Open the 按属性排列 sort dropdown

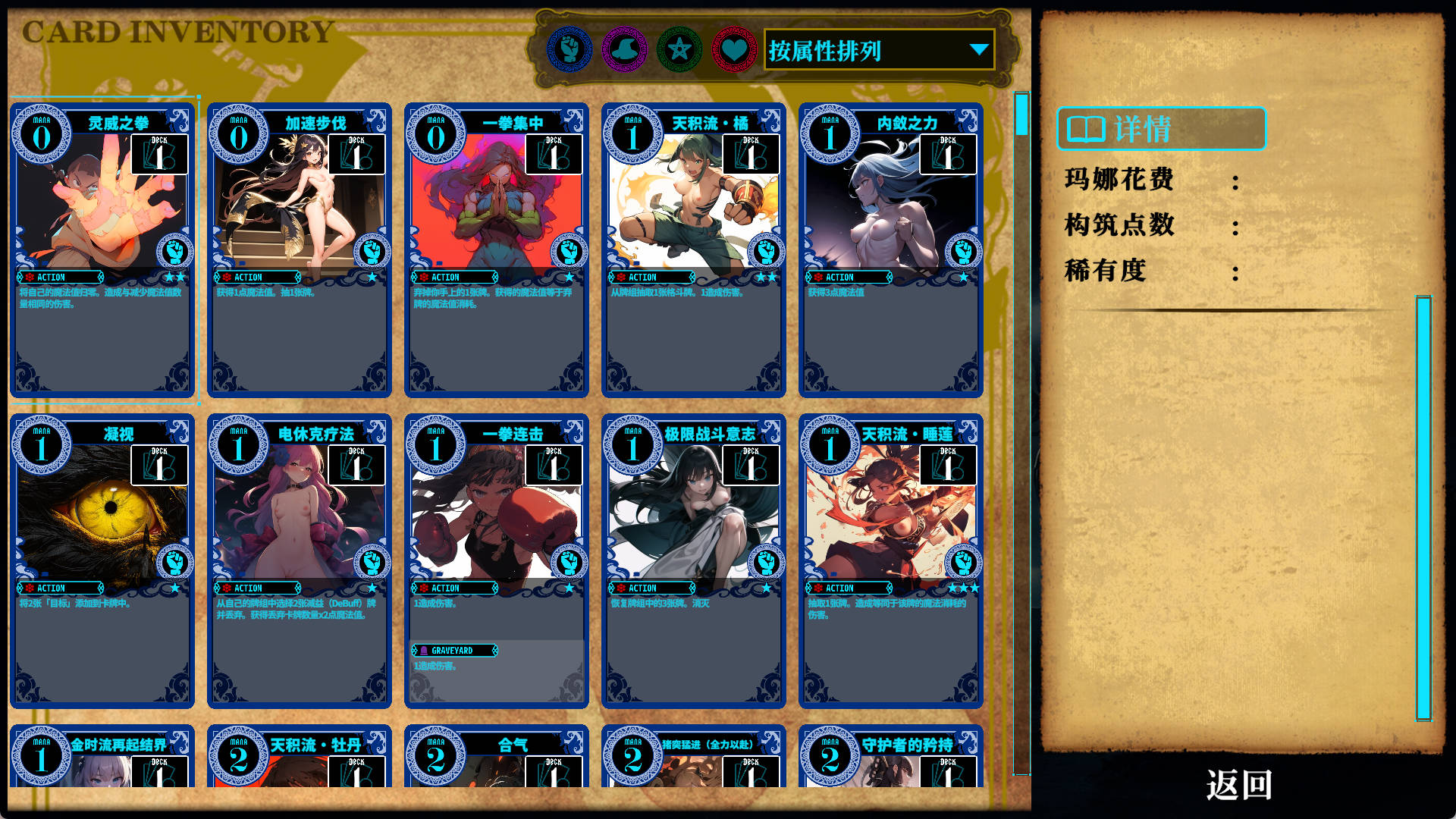(x=872, y=49)
